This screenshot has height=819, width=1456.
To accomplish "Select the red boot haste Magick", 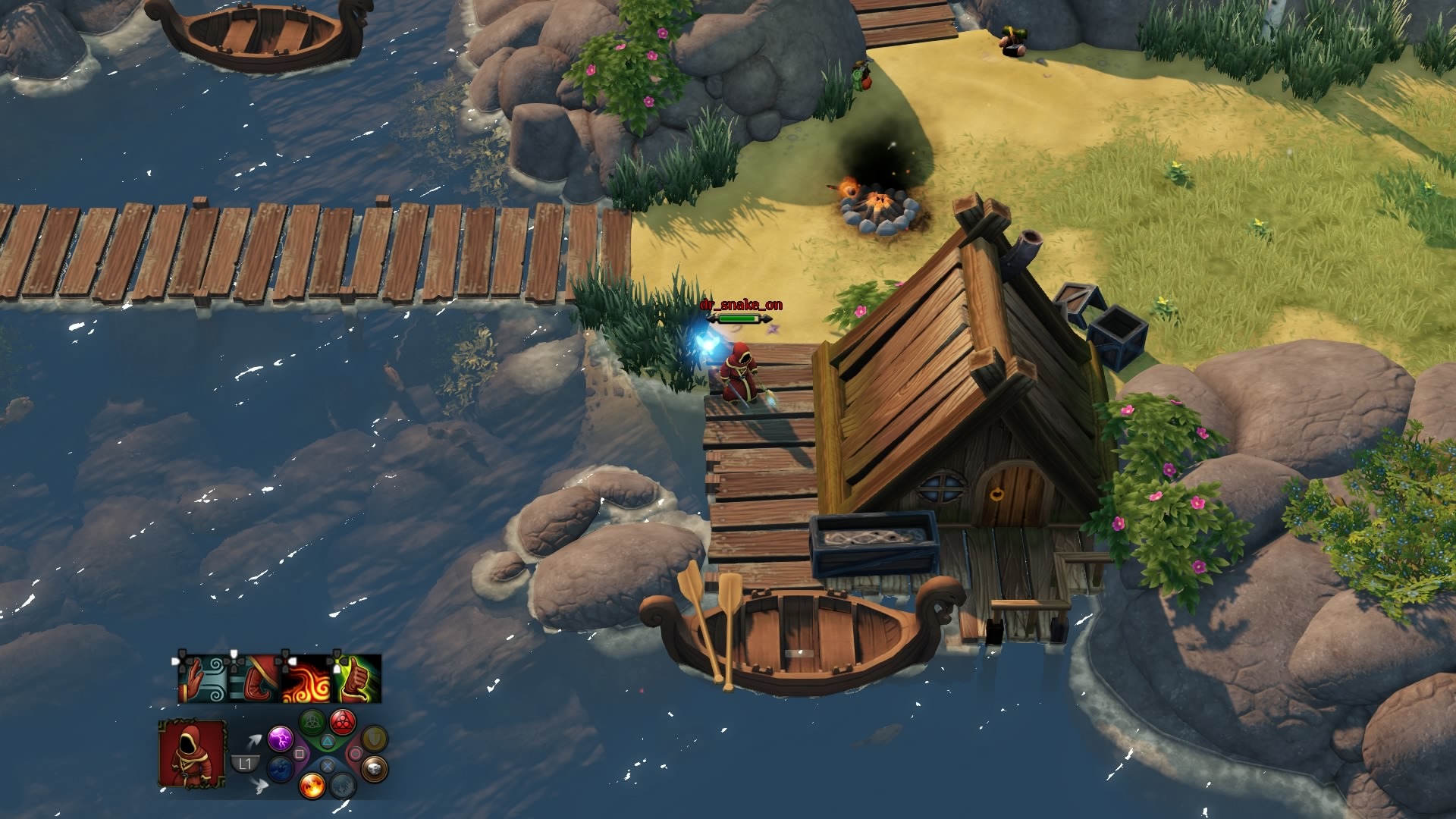I will tap(255, 679).
